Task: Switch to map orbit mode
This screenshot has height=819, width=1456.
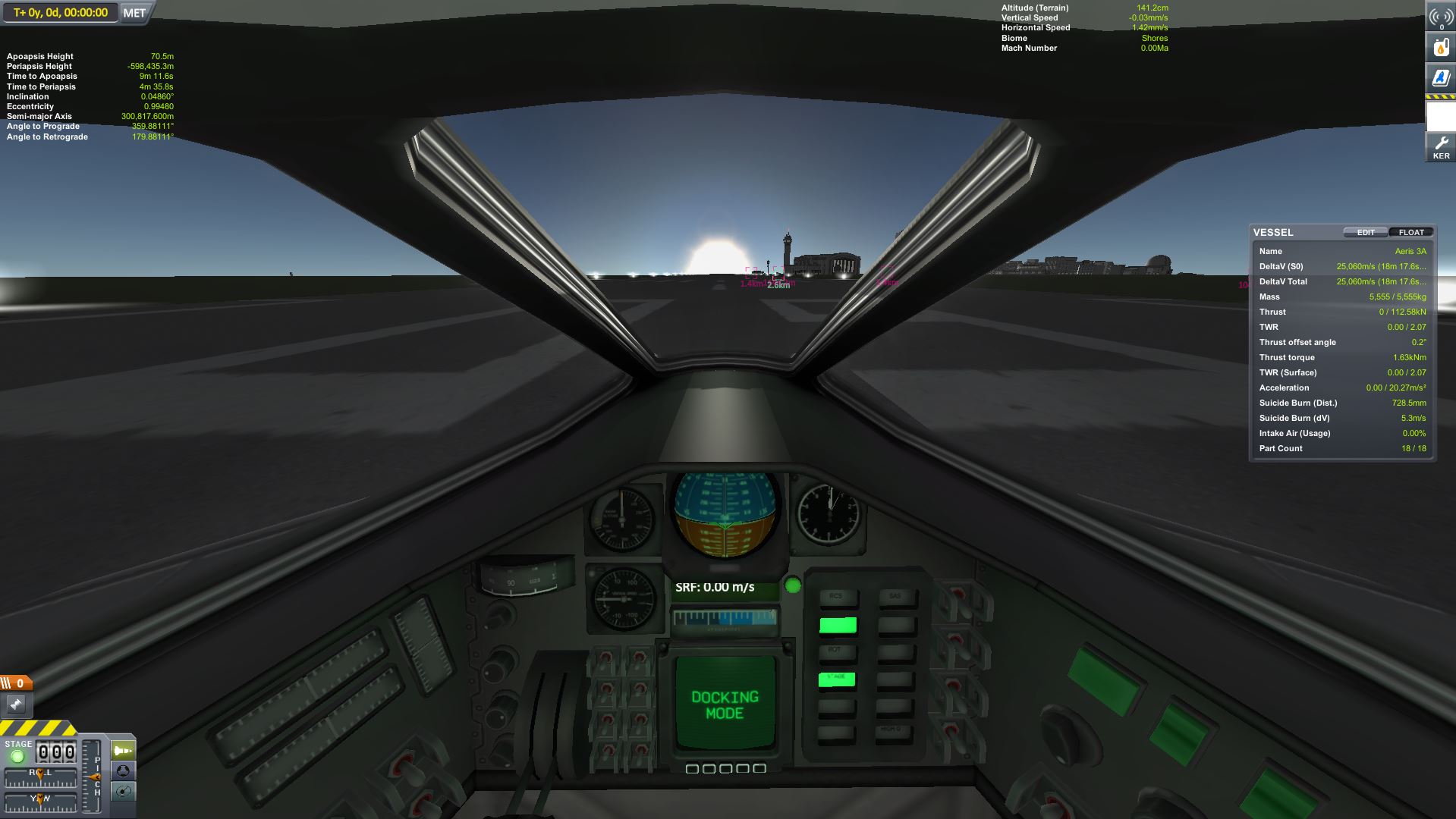Action: point(123,792)
